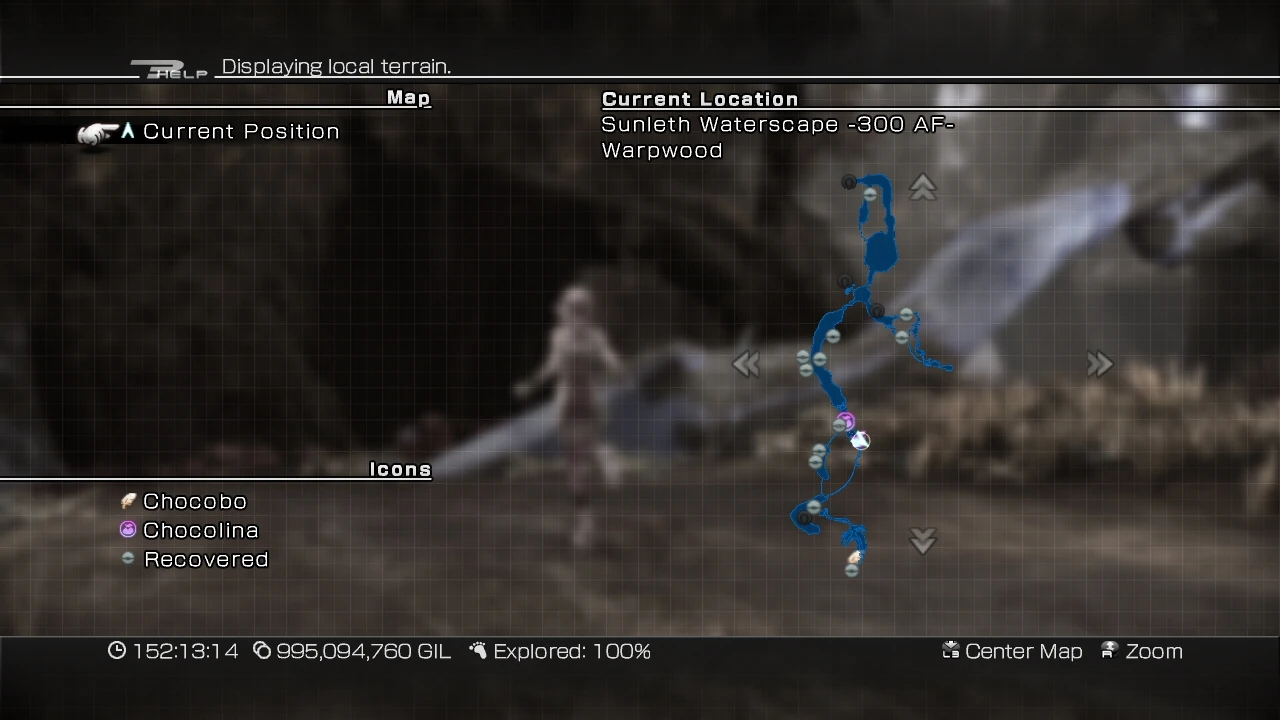Click the gil coin icon in the status bar
The image size is (1280, 720).
pyautogui.click(x=262, y=651)
